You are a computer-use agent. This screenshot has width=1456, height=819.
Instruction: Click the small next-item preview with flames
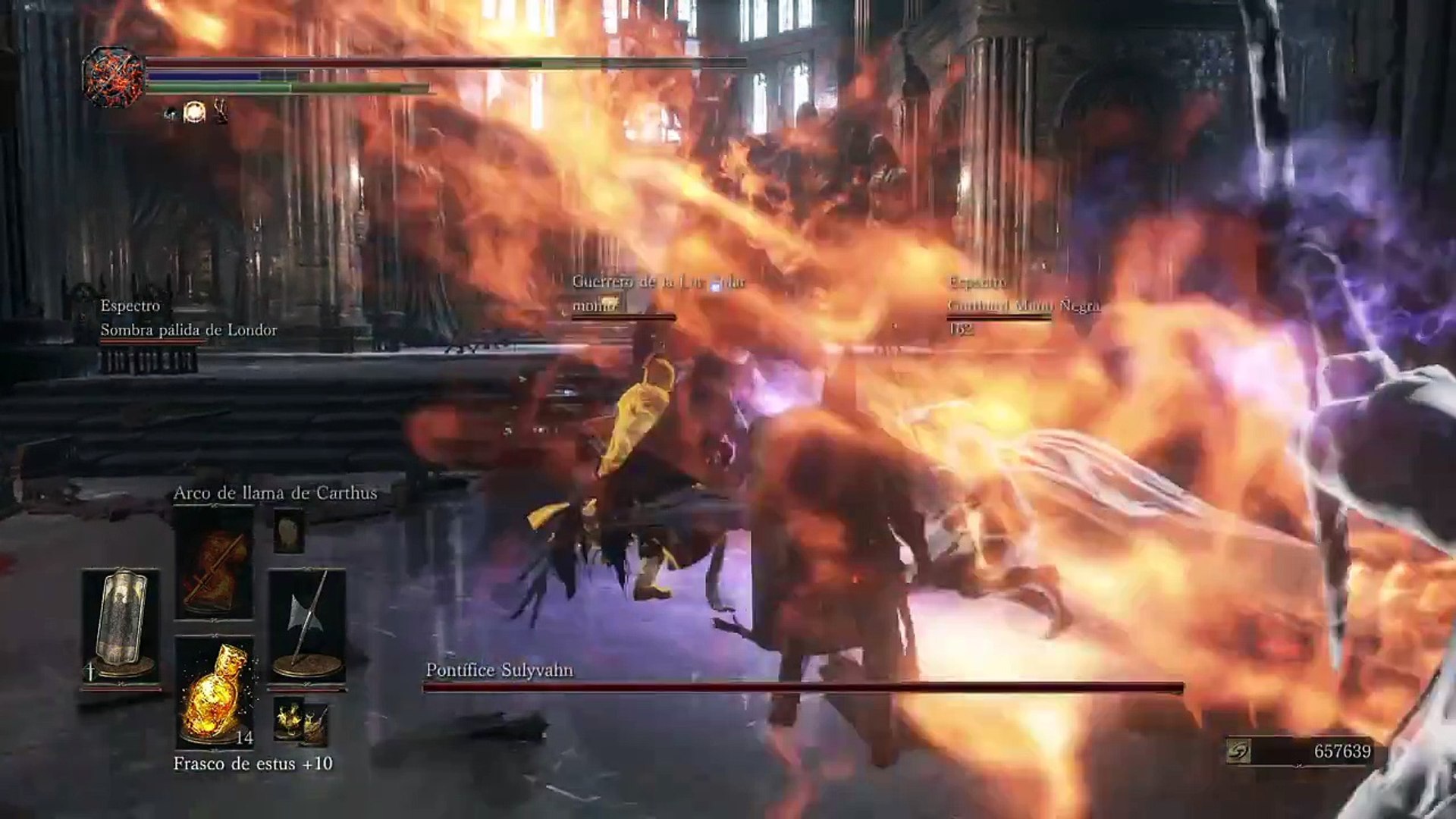click(289, 718)
